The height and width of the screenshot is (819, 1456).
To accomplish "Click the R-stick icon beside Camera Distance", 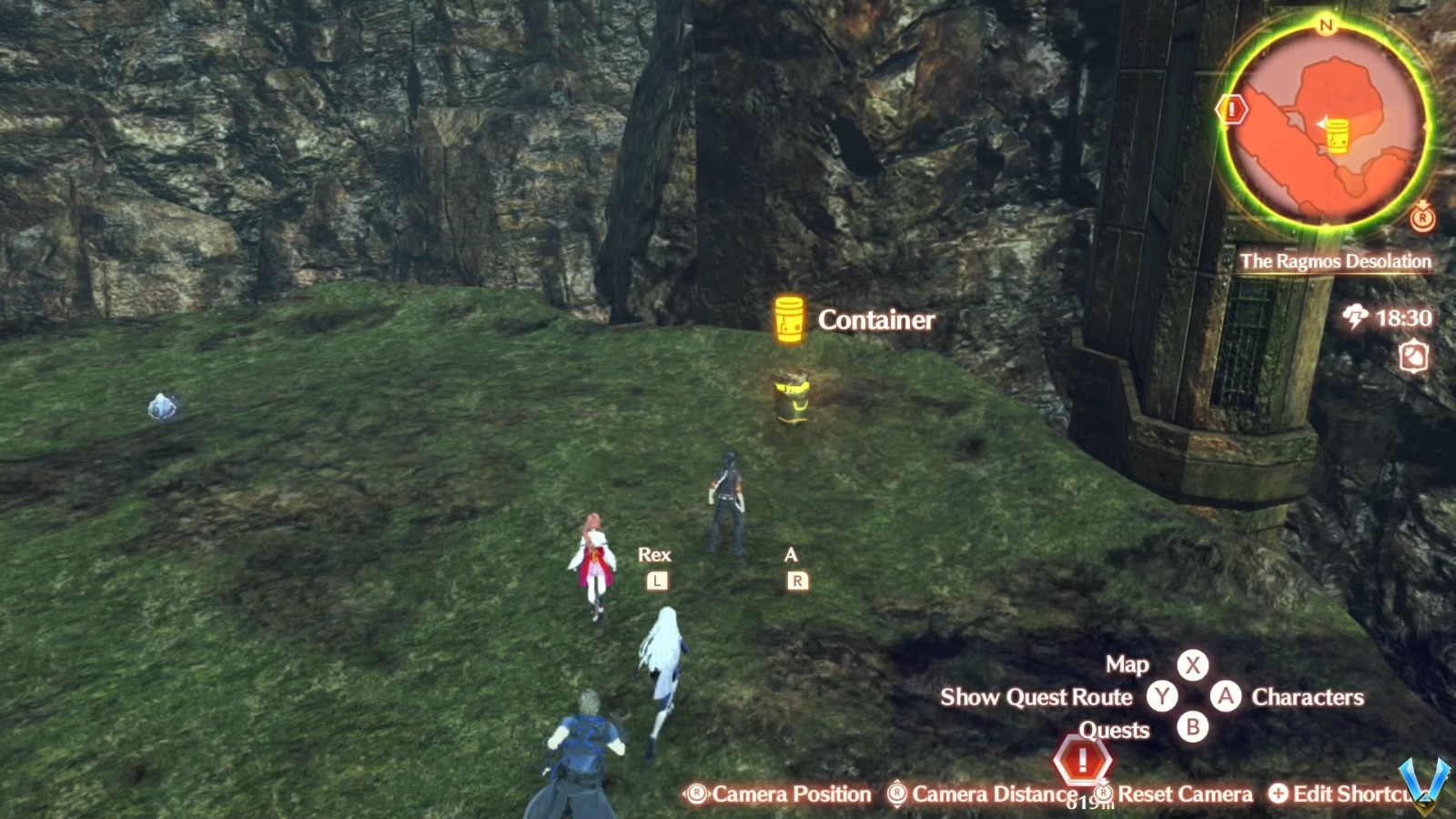I will 896,793.
